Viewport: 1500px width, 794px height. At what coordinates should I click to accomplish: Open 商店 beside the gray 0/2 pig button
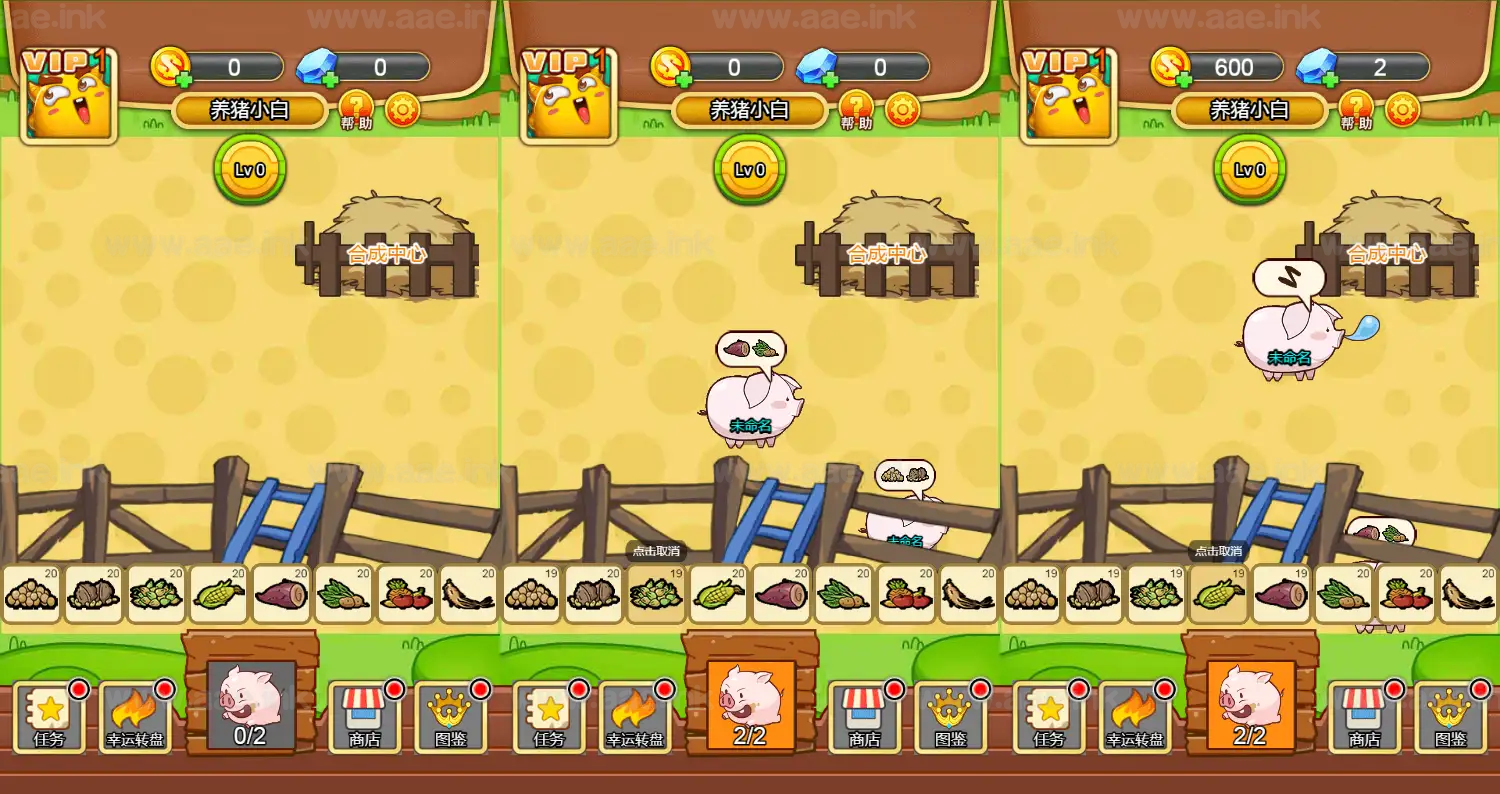click(364, 716)
